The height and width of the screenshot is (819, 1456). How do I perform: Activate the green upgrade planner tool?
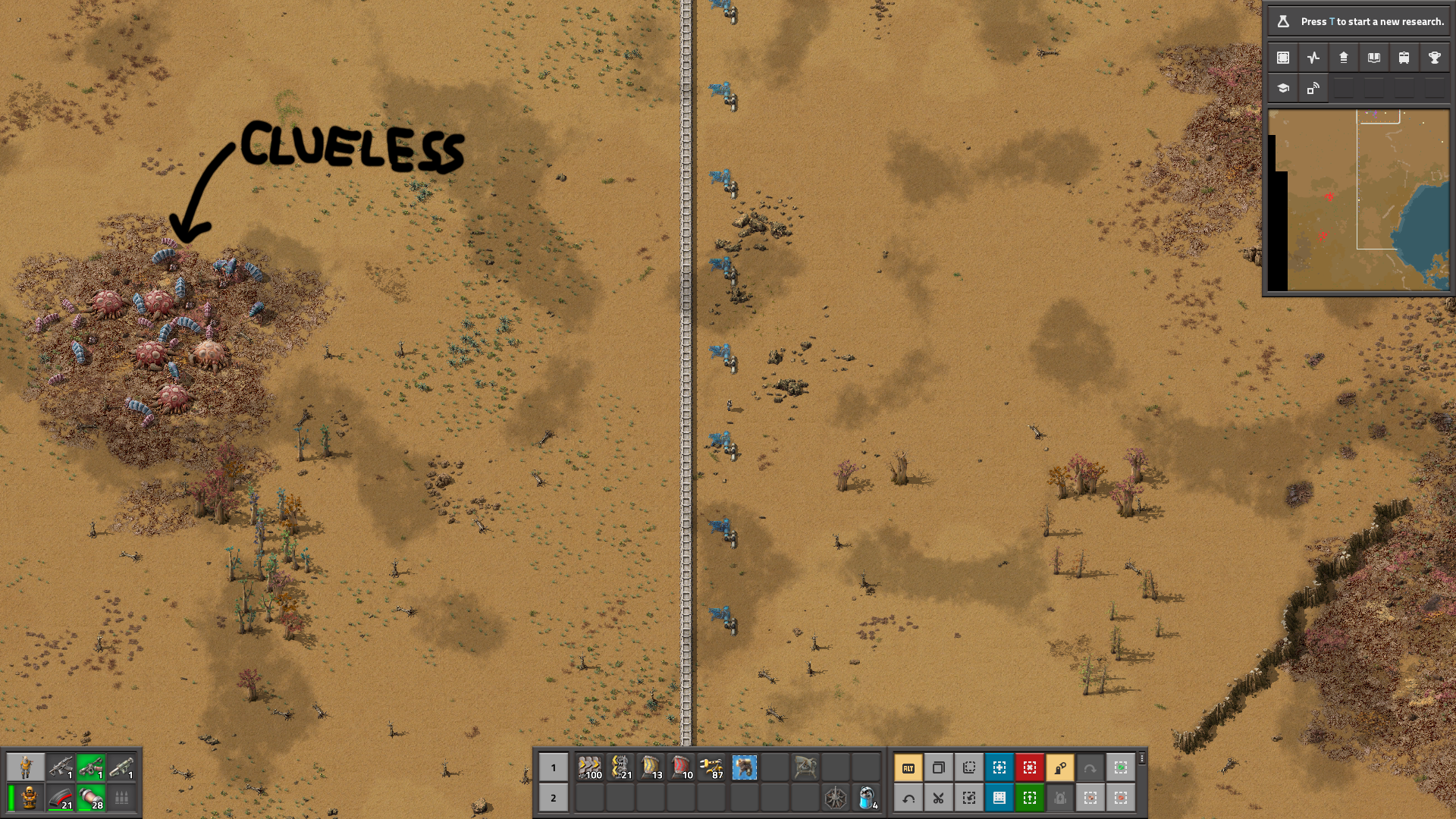click(x=1029, y=798)
